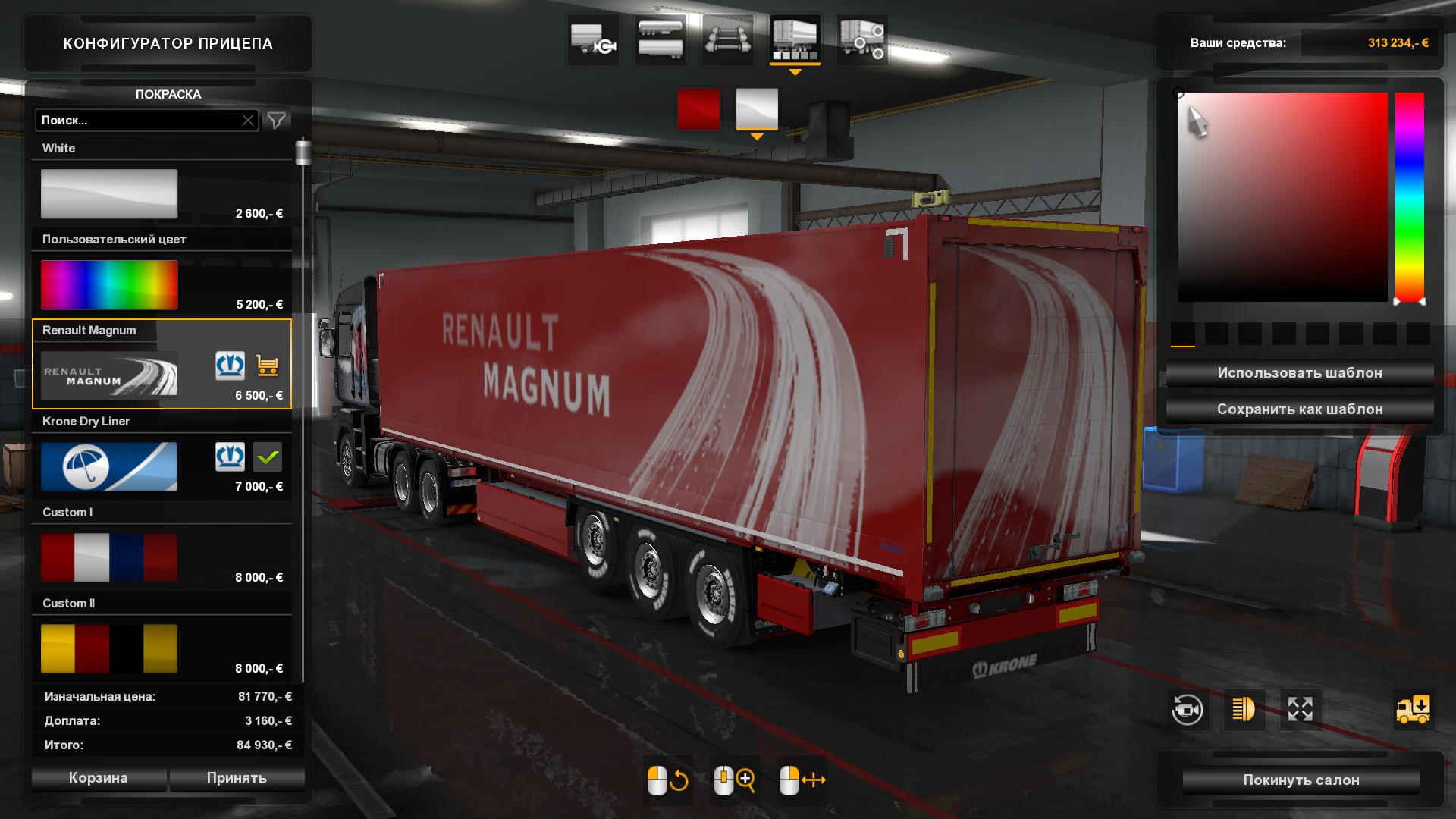
Task: Clear the search field with the X icon
Action: [x=249, y=120]
